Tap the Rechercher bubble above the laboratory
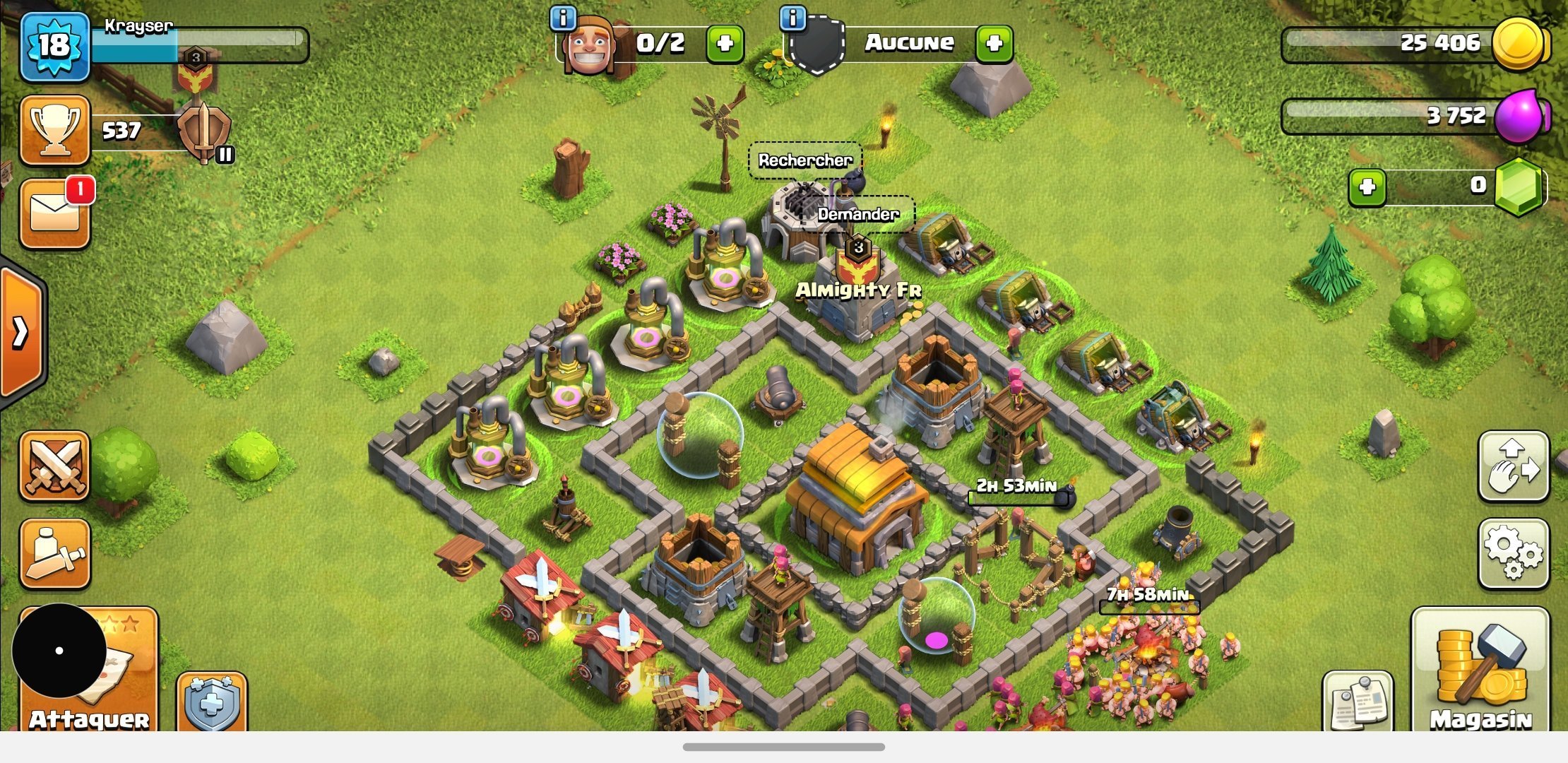1568x763 pixels. [805, 160]
